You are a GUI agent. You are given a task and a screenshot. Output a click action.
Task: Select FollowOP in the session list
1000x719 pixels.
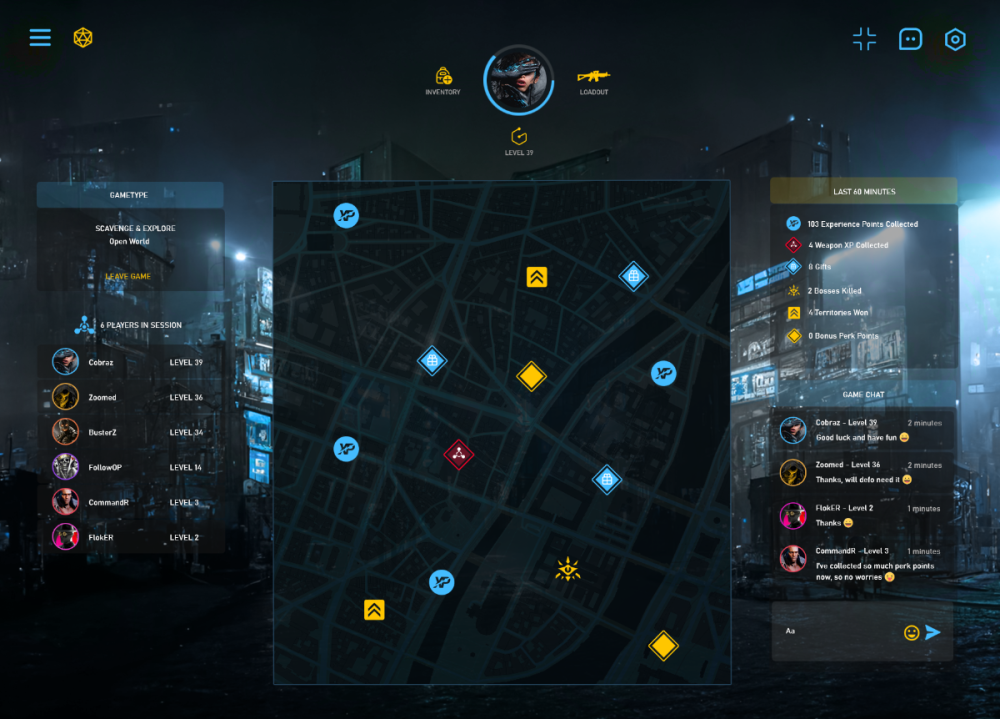[130, 467]
